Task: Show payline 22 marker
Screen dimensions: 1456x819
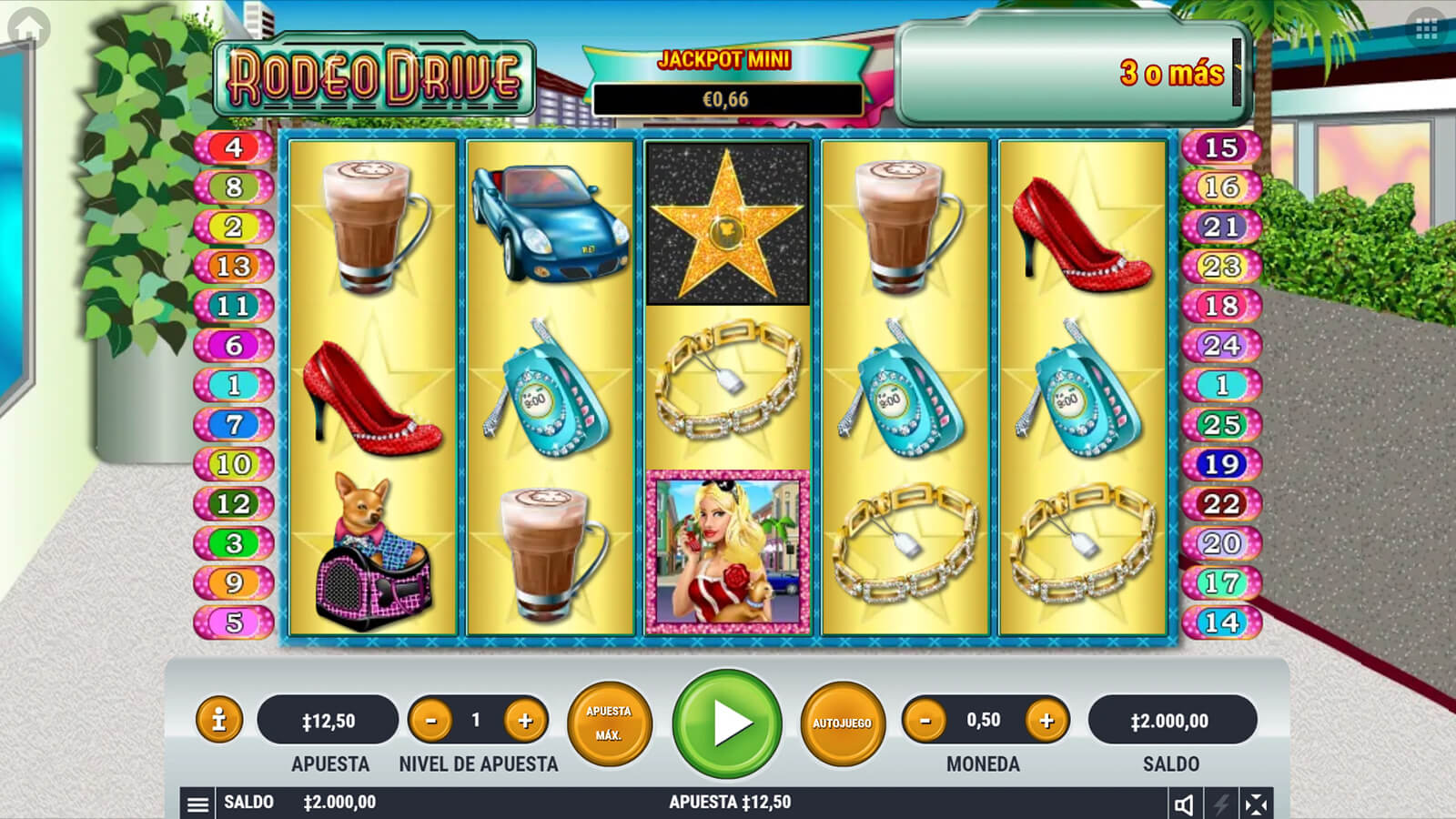Action: pyautogui.click(x=1220, y=503)
